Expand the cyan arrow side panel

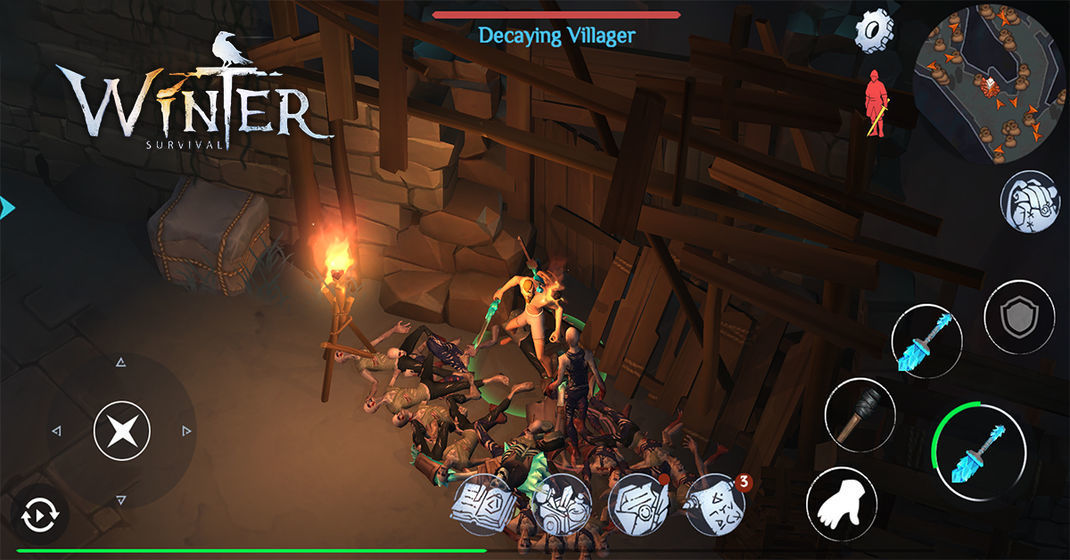tap(8, 208)
